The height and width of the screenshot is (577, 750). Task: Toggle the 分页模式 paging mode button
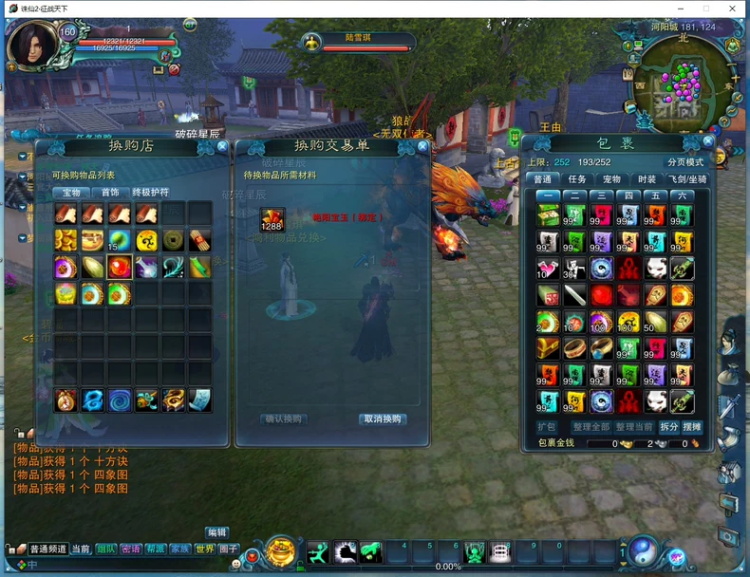686,162
